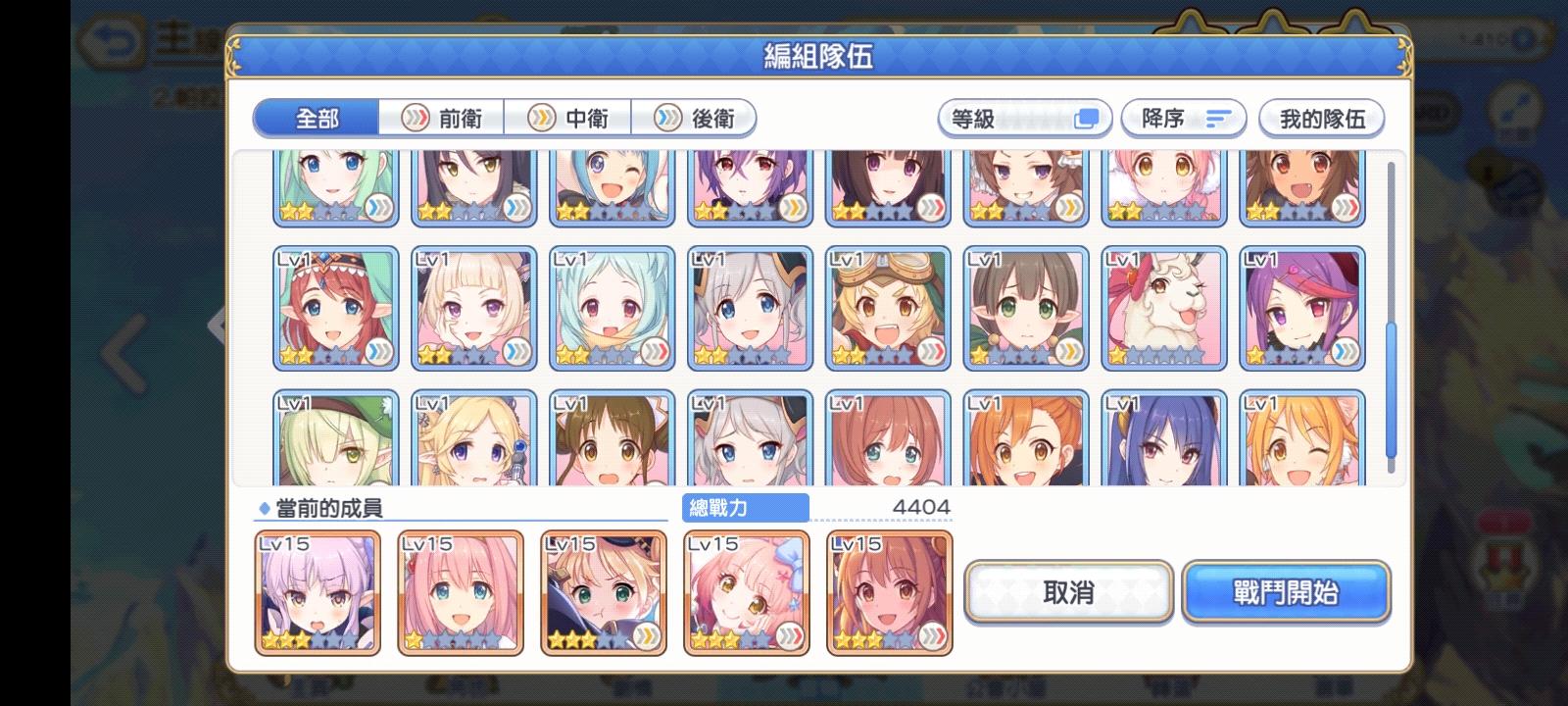Toggle descending sort order via 降序

tap(1183, 118)
